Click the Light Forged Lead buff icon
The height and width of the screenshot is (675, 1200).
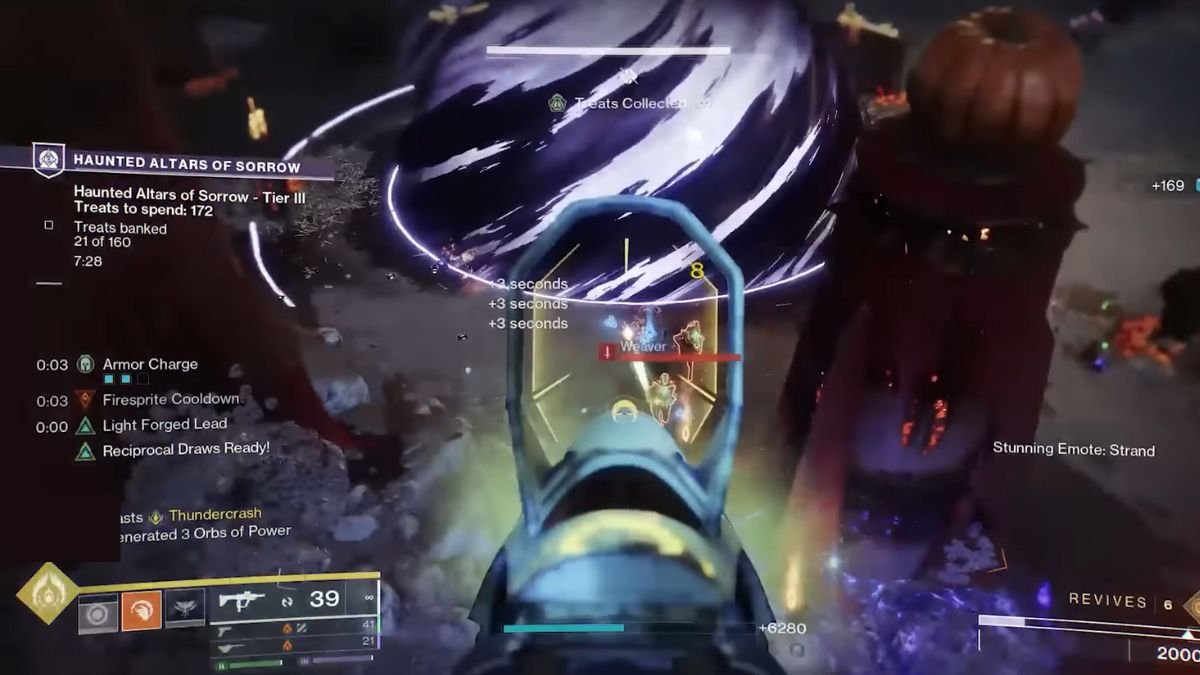tap(85, 426)
